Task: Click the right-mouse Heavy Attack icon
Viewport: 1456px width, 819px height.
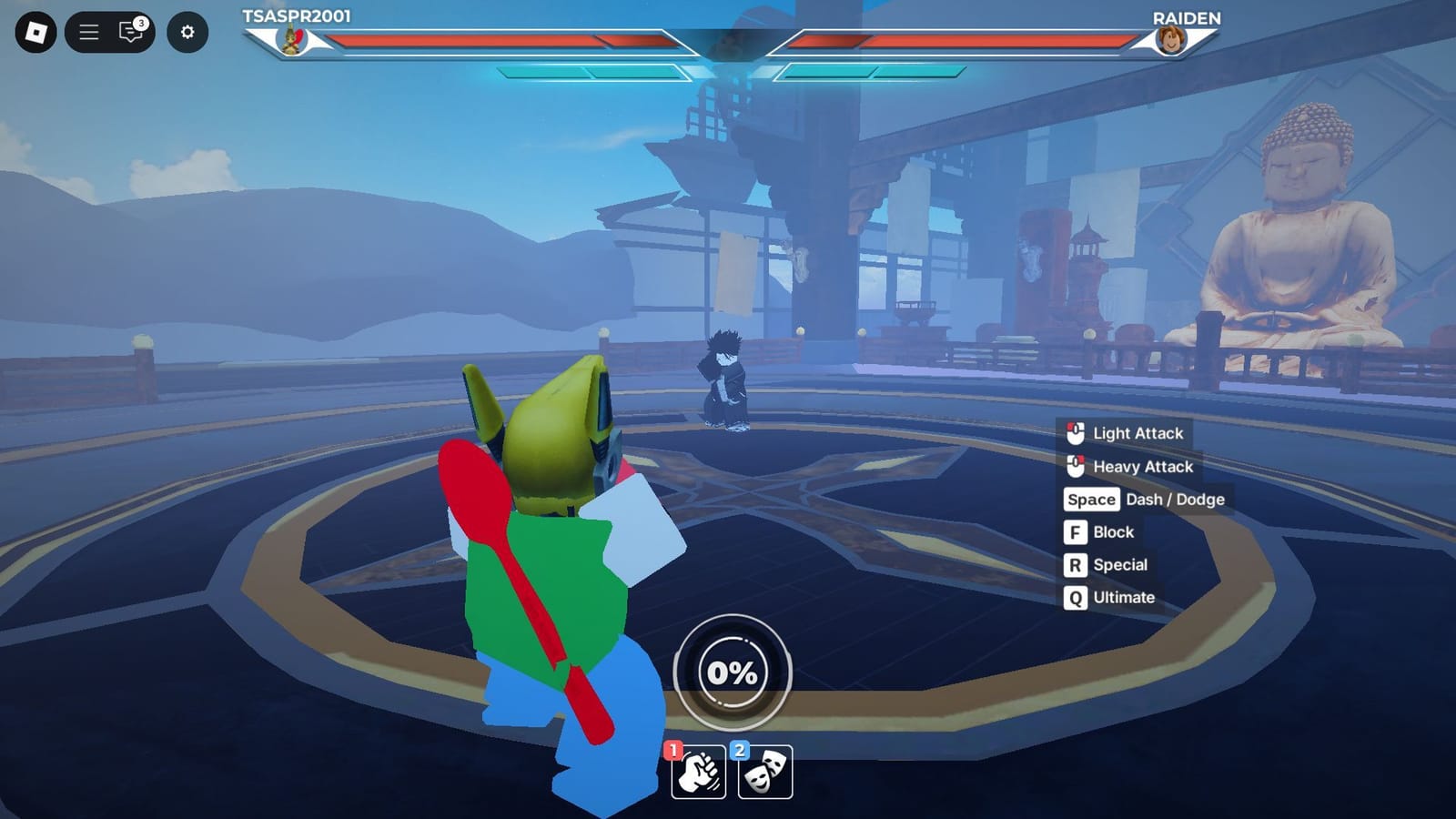Action: point(1074,467)
